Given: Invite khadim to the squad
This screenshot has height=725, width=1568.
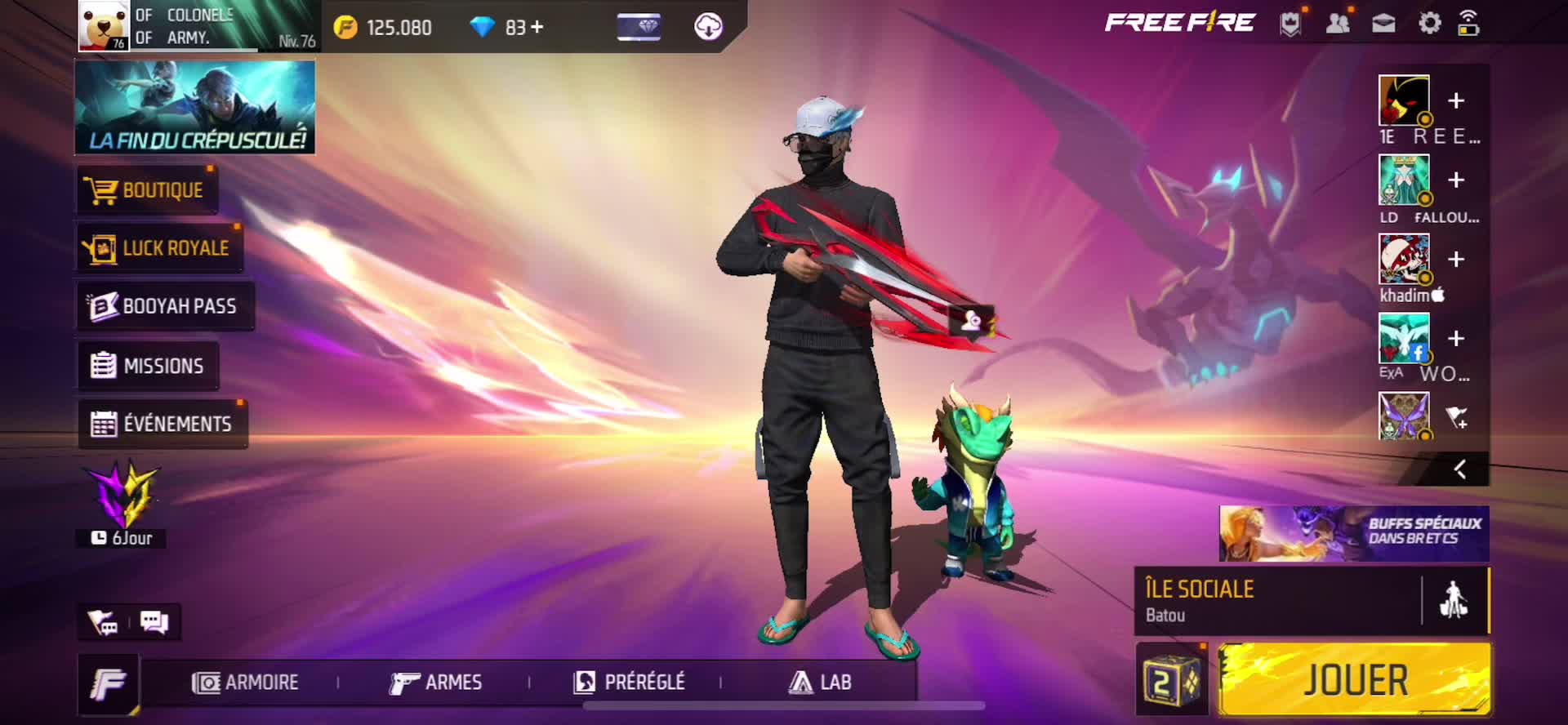Looking at the screenshot, I should 1455,260.
